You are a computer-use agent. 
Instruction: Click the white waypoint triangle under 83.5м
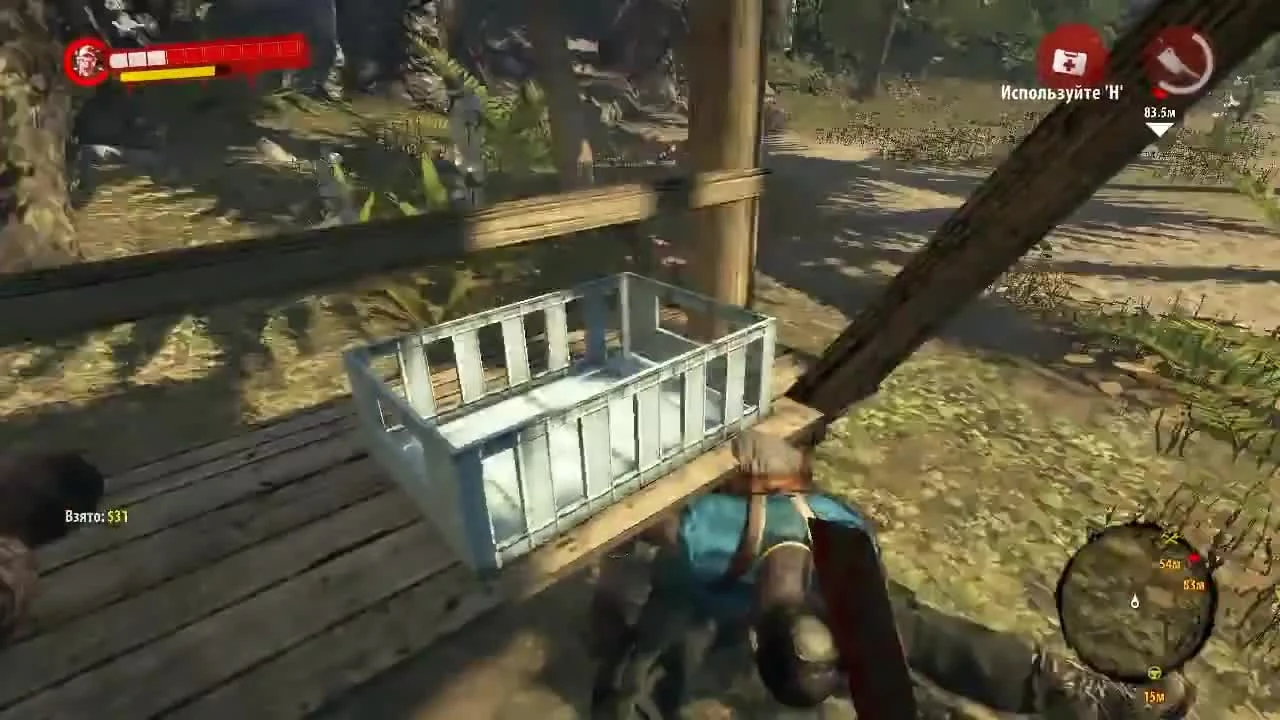click(1157, 128)
